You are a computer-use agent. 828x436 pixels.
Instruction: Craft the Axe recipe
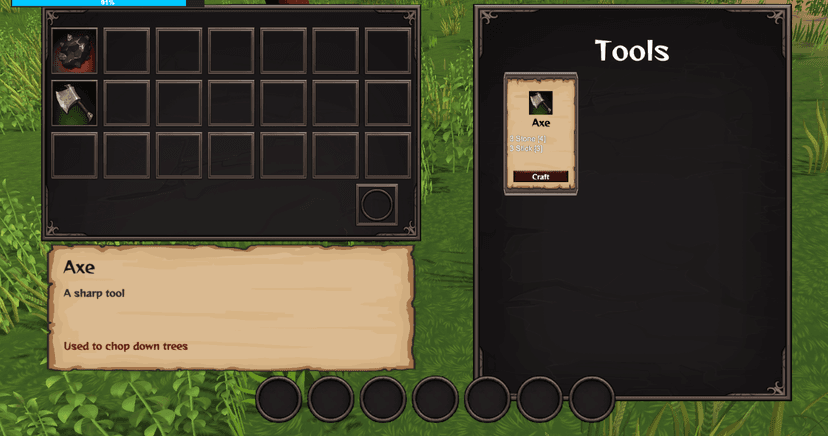coord(540,177)
